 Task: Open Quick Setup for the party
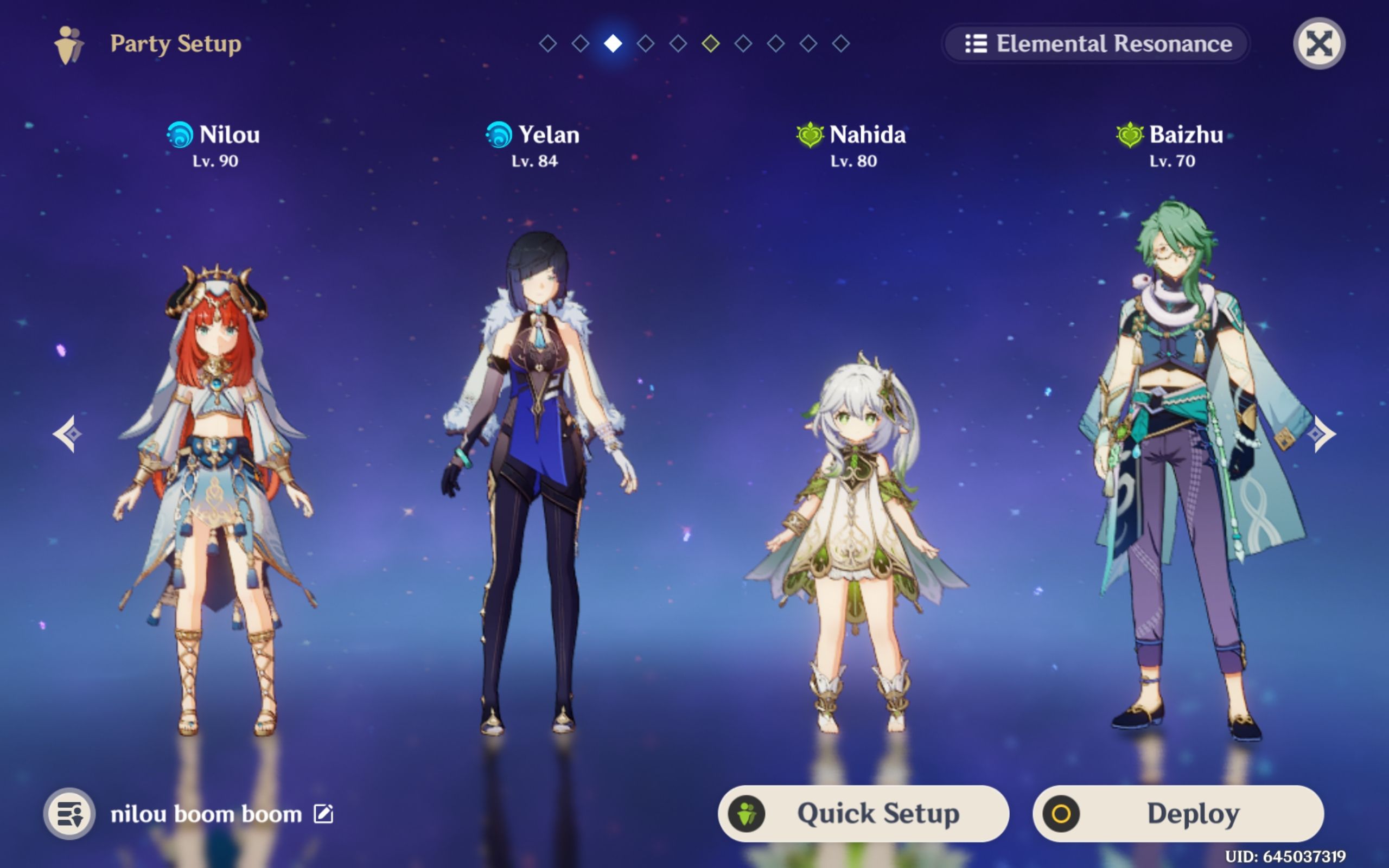click(863, 813)
